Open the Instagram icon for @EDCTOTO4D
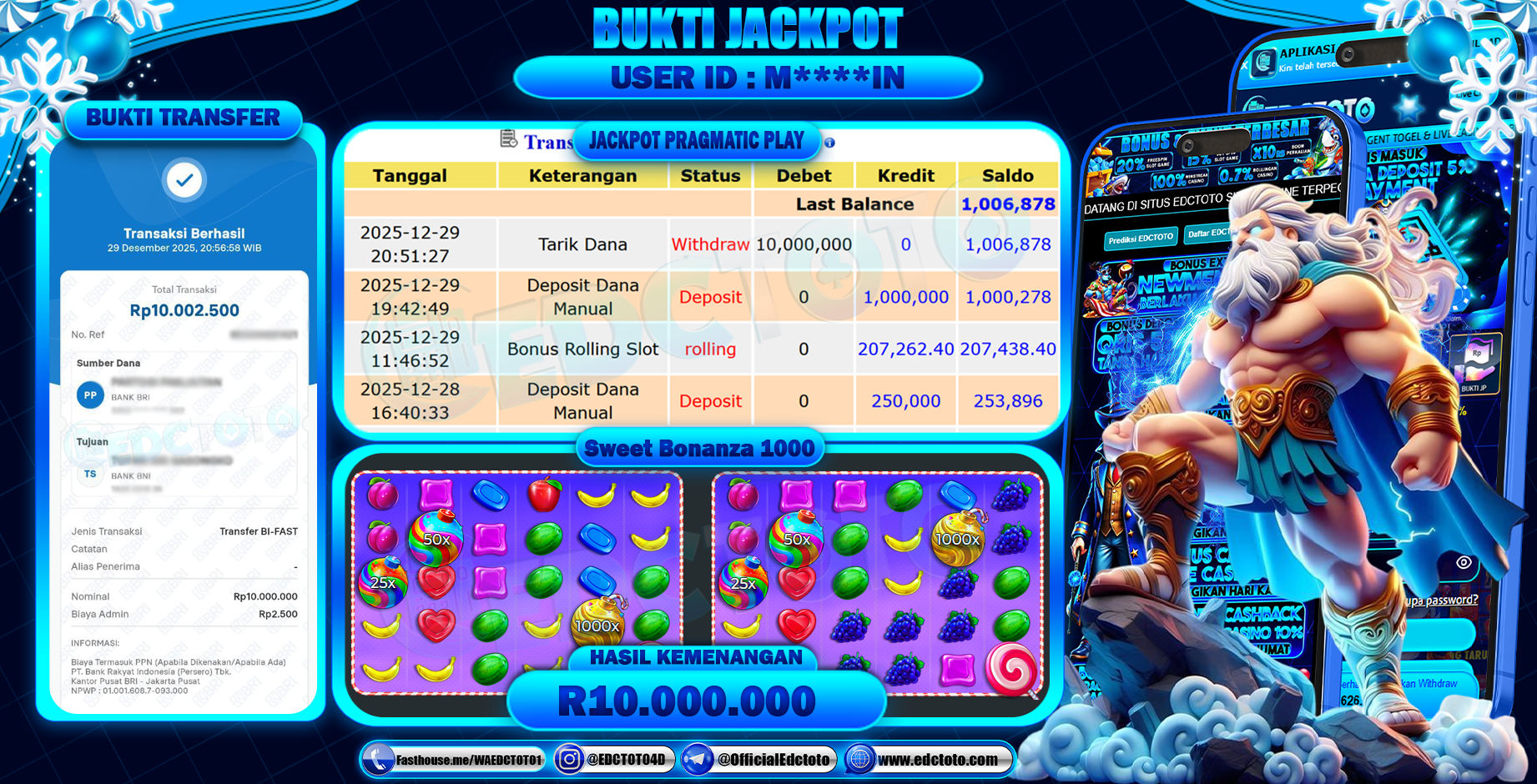 (x=571, y=760)
